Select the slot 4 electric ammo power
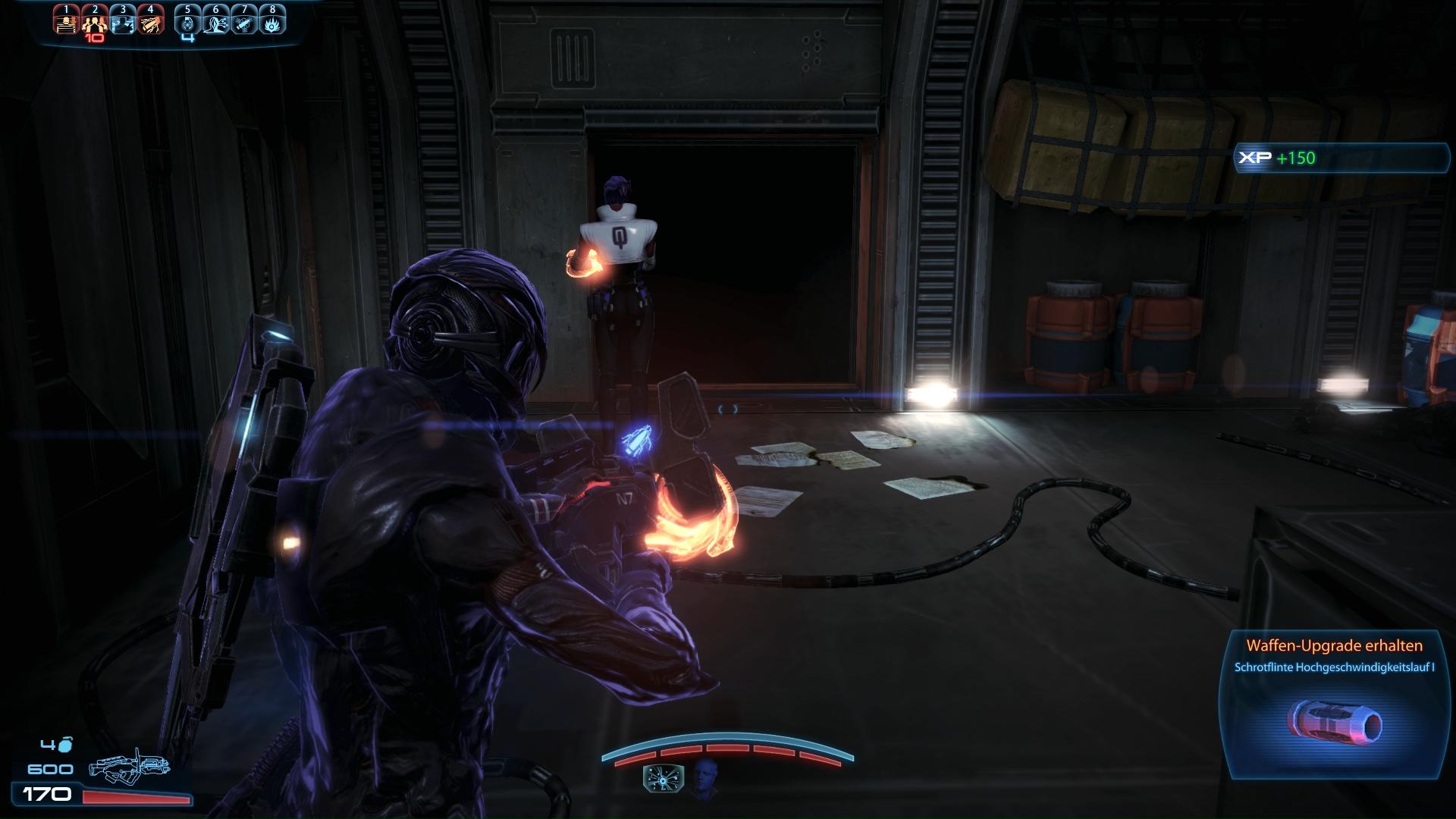Image resolution: width=1456 pixels, height=819 pixels. 151,24
